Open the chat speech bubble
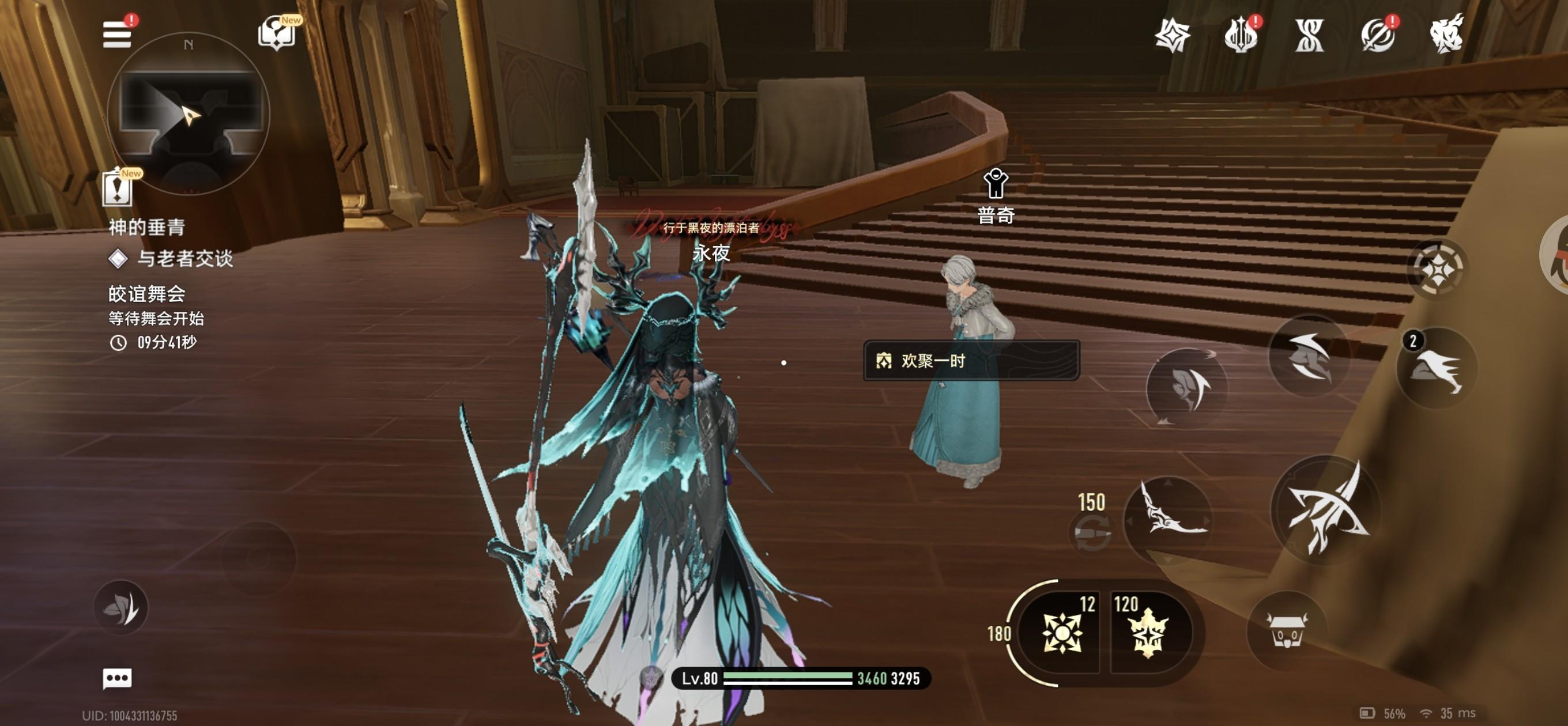The width and height of the screenshot is (1568, 726). (x=118, y=679)
